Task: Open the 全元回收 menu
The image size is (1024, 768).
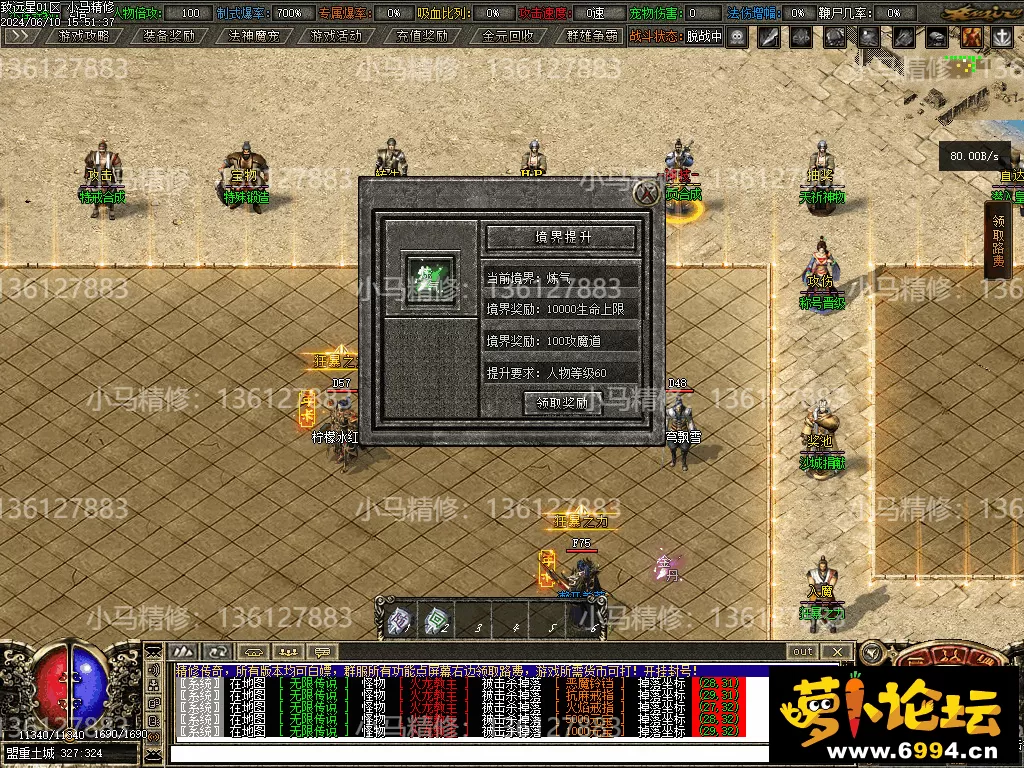Action: [x=507, y=36]
